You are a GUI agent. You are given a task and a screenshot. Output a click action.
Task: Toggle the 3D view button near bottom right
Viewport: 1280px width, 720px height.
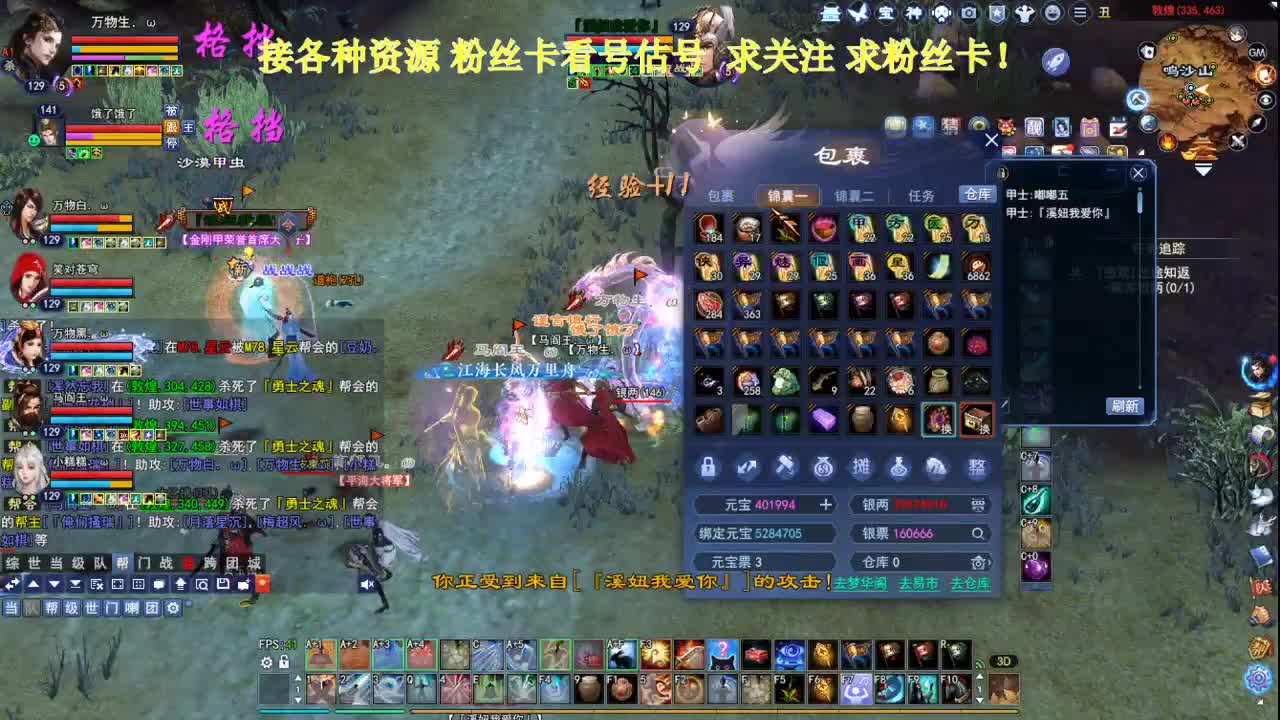(x=1005, y=662)
